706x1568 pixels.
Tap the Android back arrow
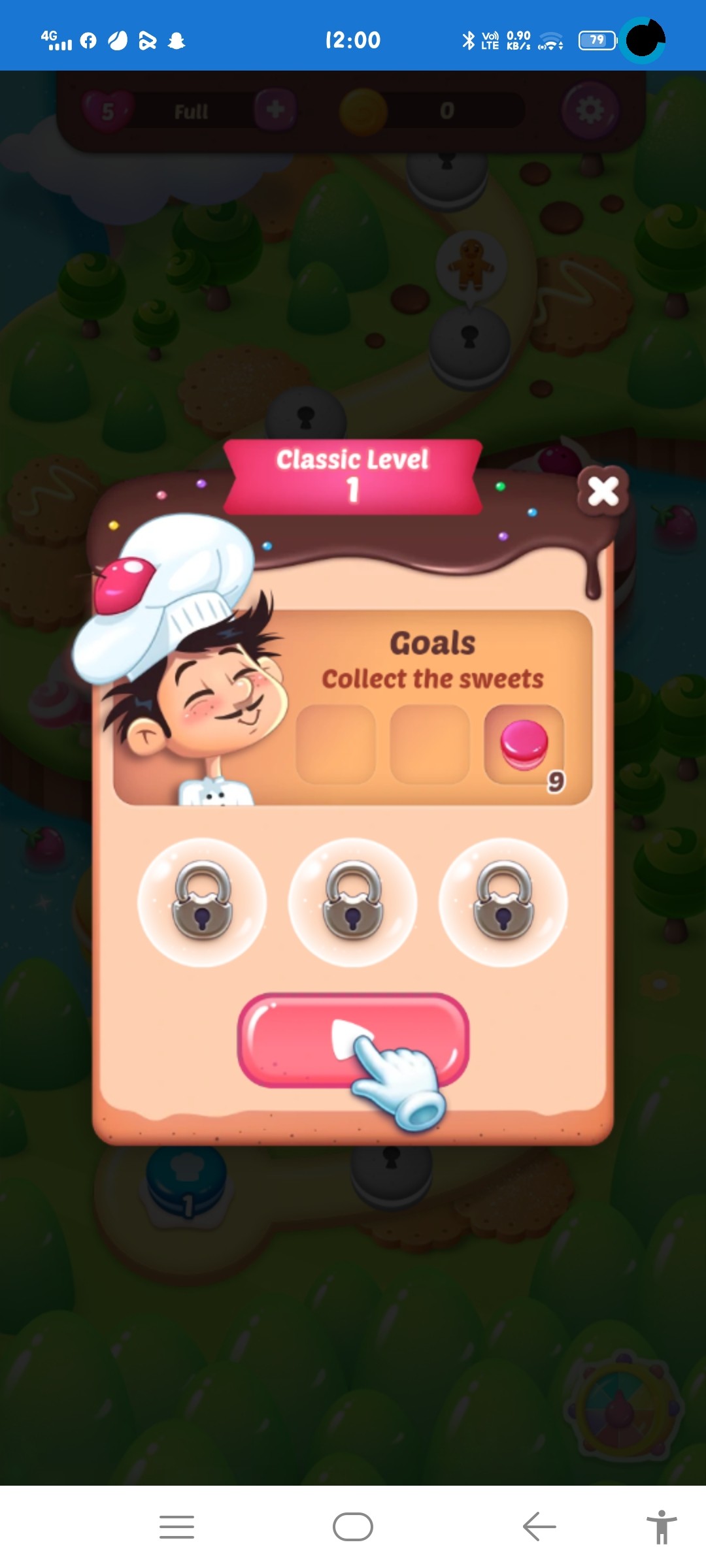coord(539,1527)
